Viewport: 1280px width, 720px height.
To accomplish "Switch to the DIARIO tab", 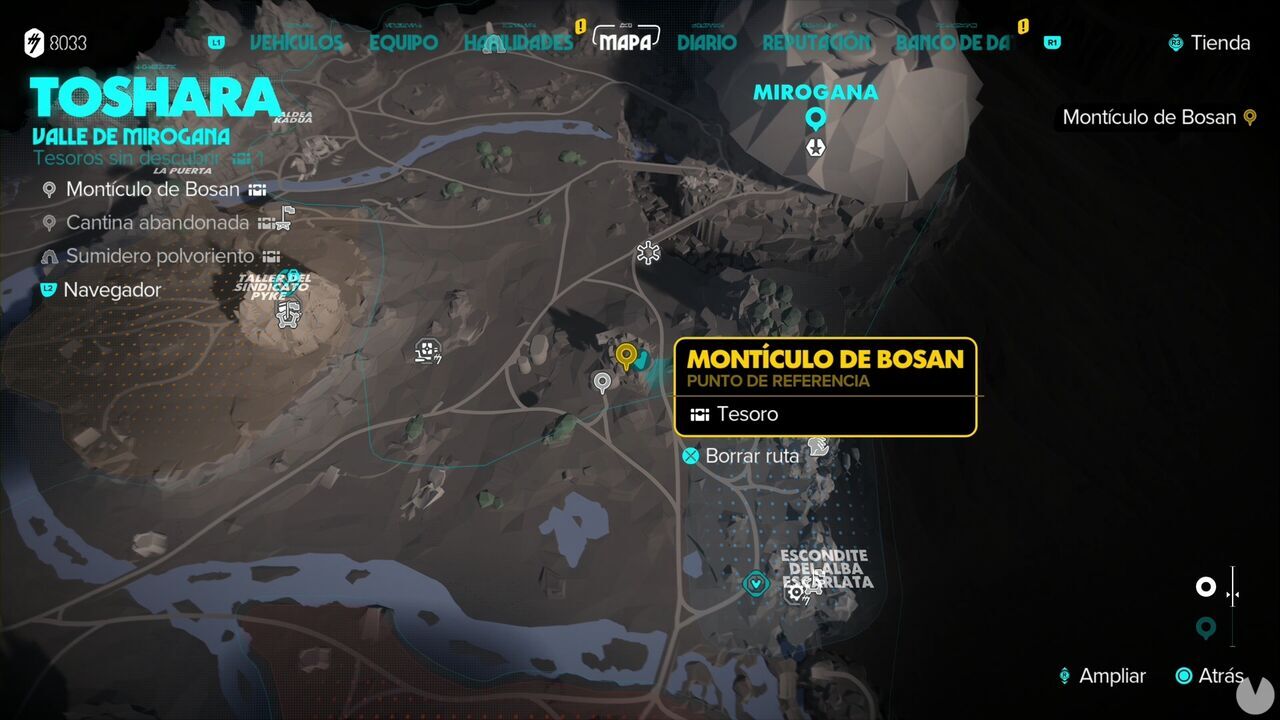I will click(x=706, y=43).
